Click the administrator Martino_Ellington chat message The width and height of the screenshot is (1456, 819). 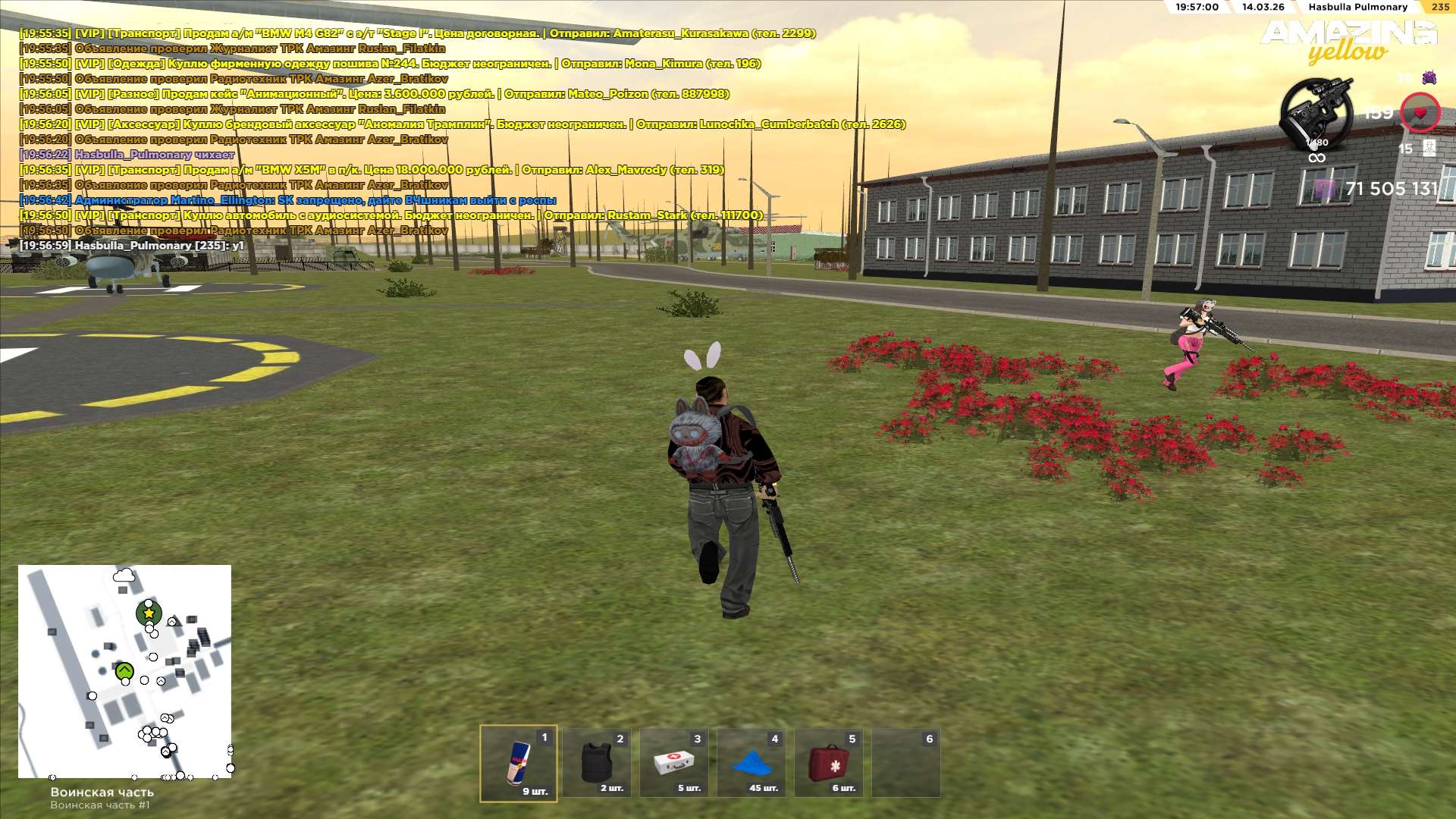pos(288,200)
